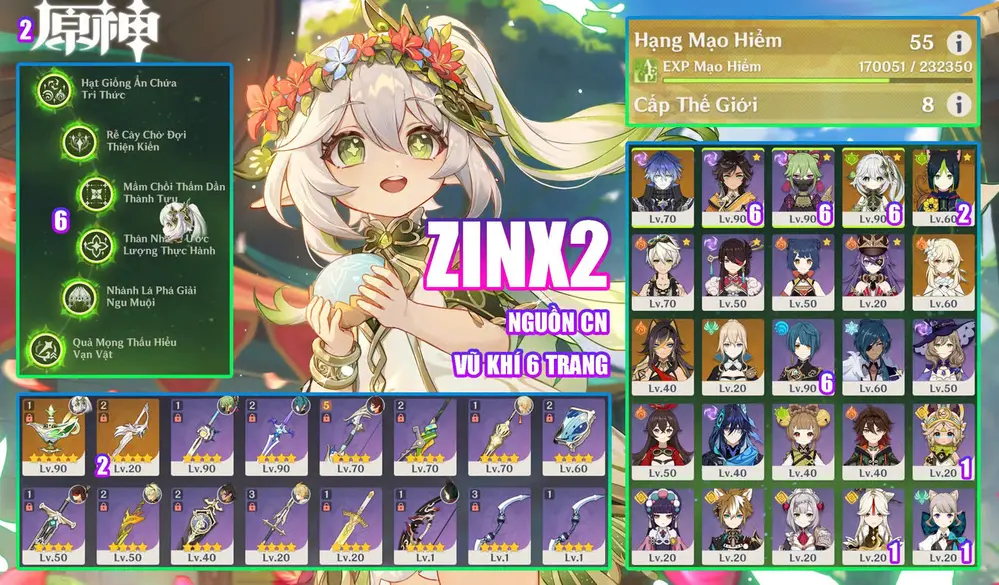Click the info icon beside Cấp Thế Giới

click(958, 104)
